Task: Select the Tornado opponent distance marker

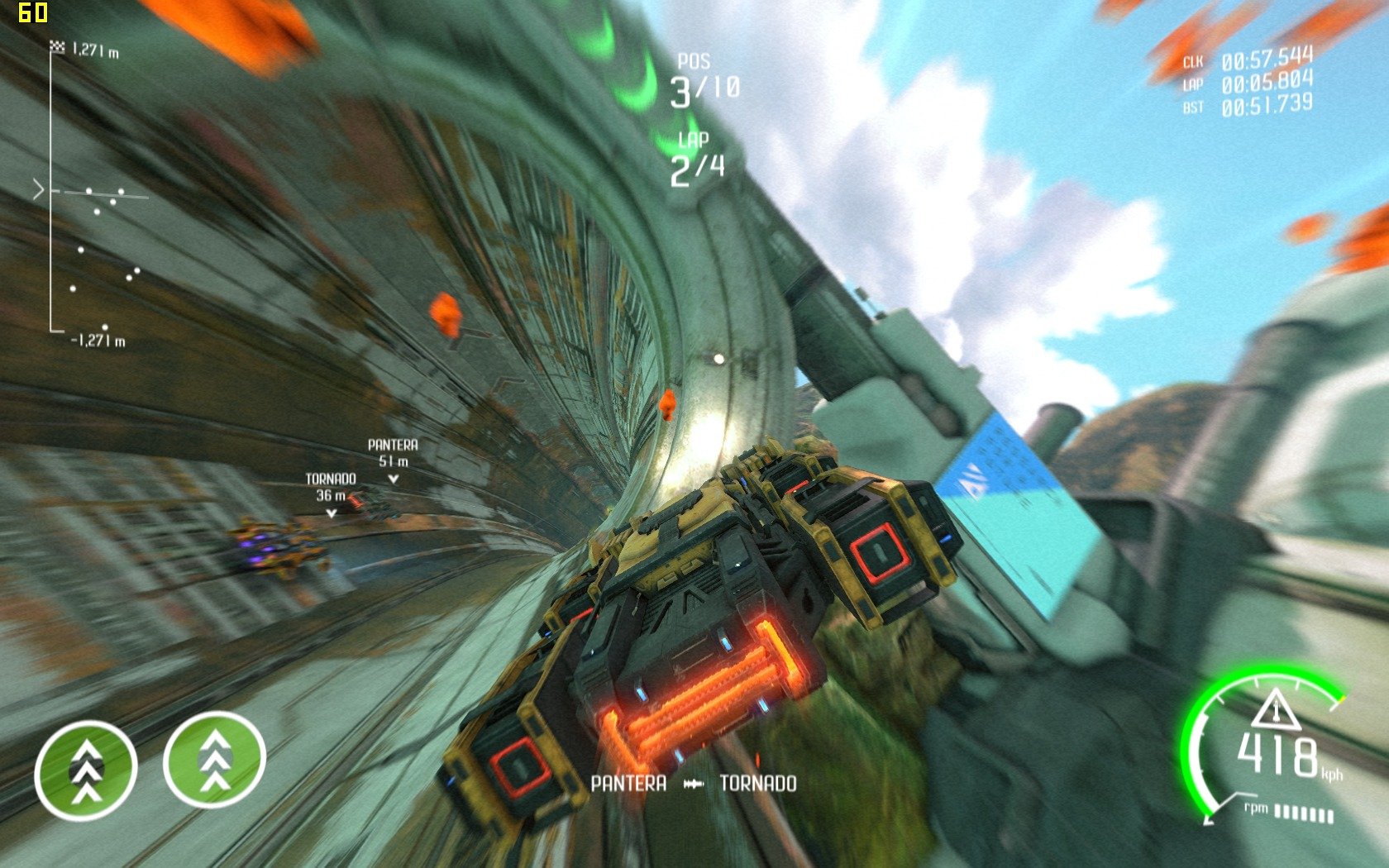Action: (331, 494)
